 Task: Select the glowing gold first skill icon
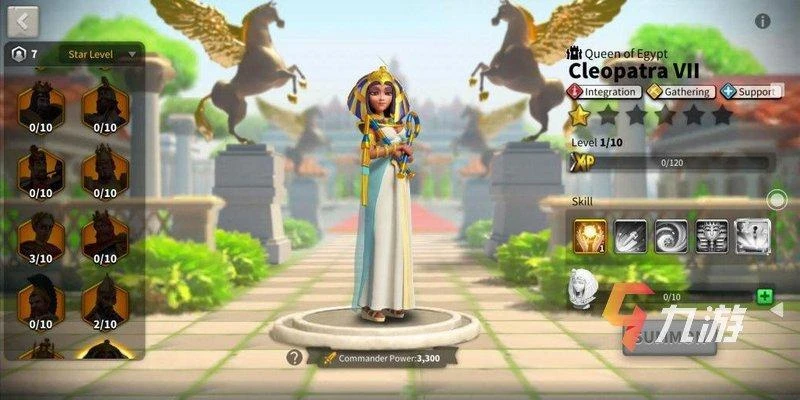[589, 236]
